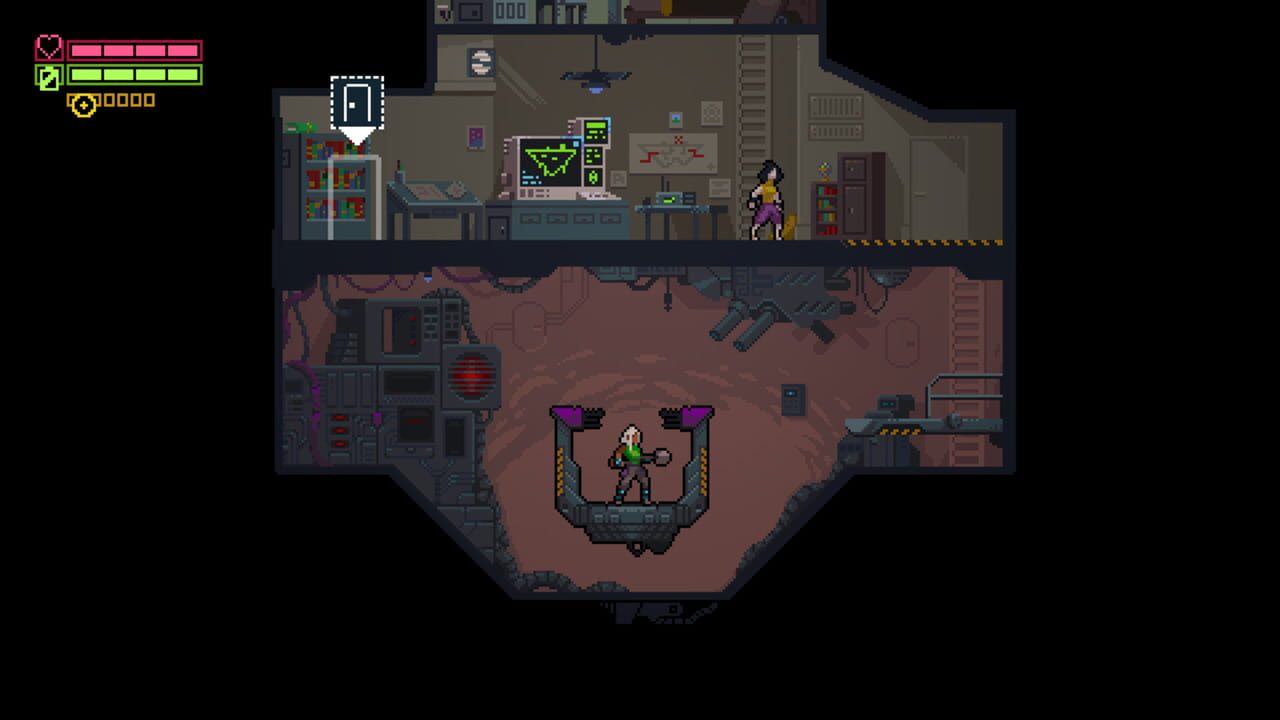1280x720 pixels.
Task: Click the heart icon beside the health bar
Action: 48,46
